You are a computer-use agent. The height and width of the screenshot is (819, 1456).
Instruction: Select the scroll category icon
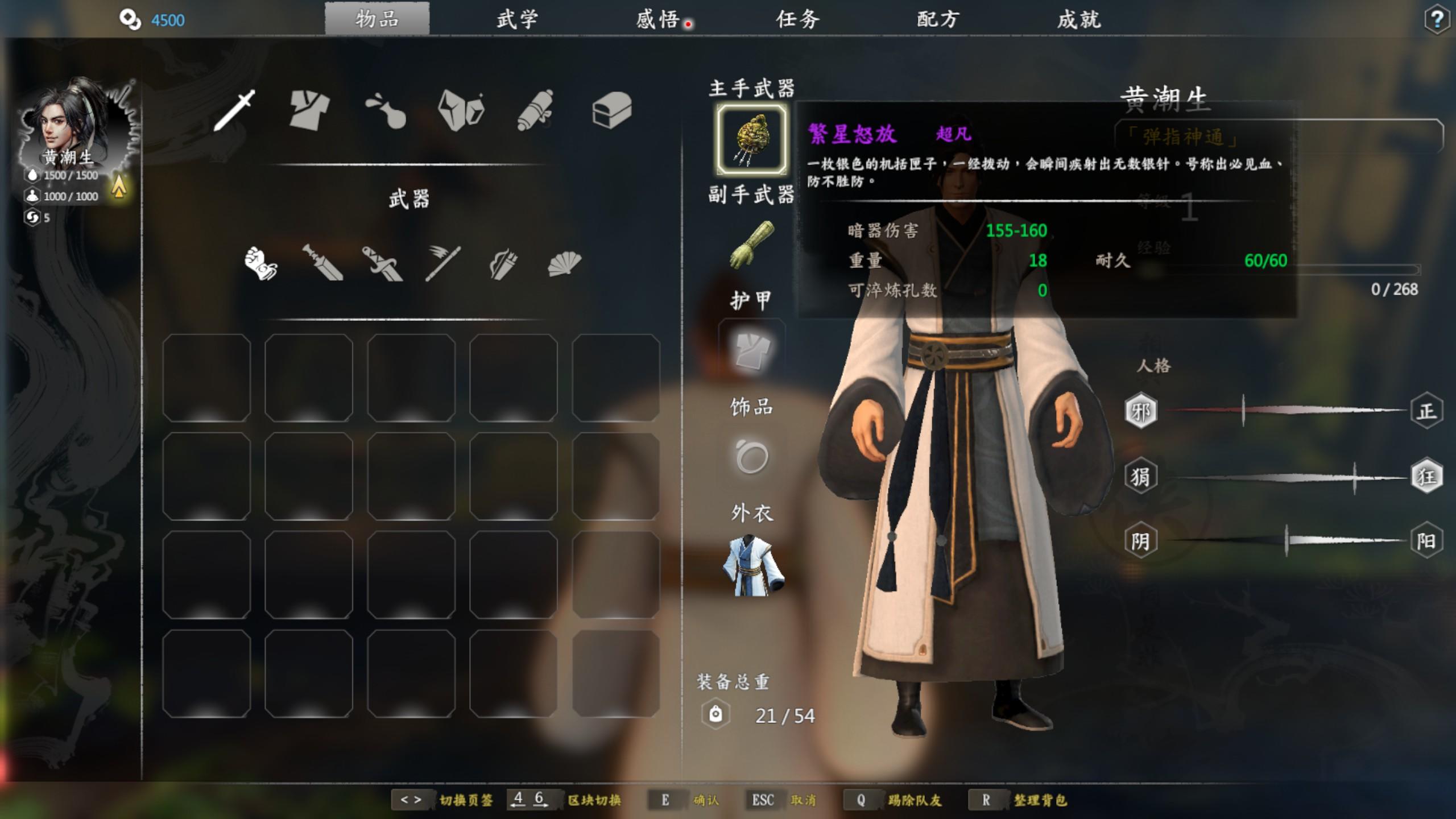535,110
